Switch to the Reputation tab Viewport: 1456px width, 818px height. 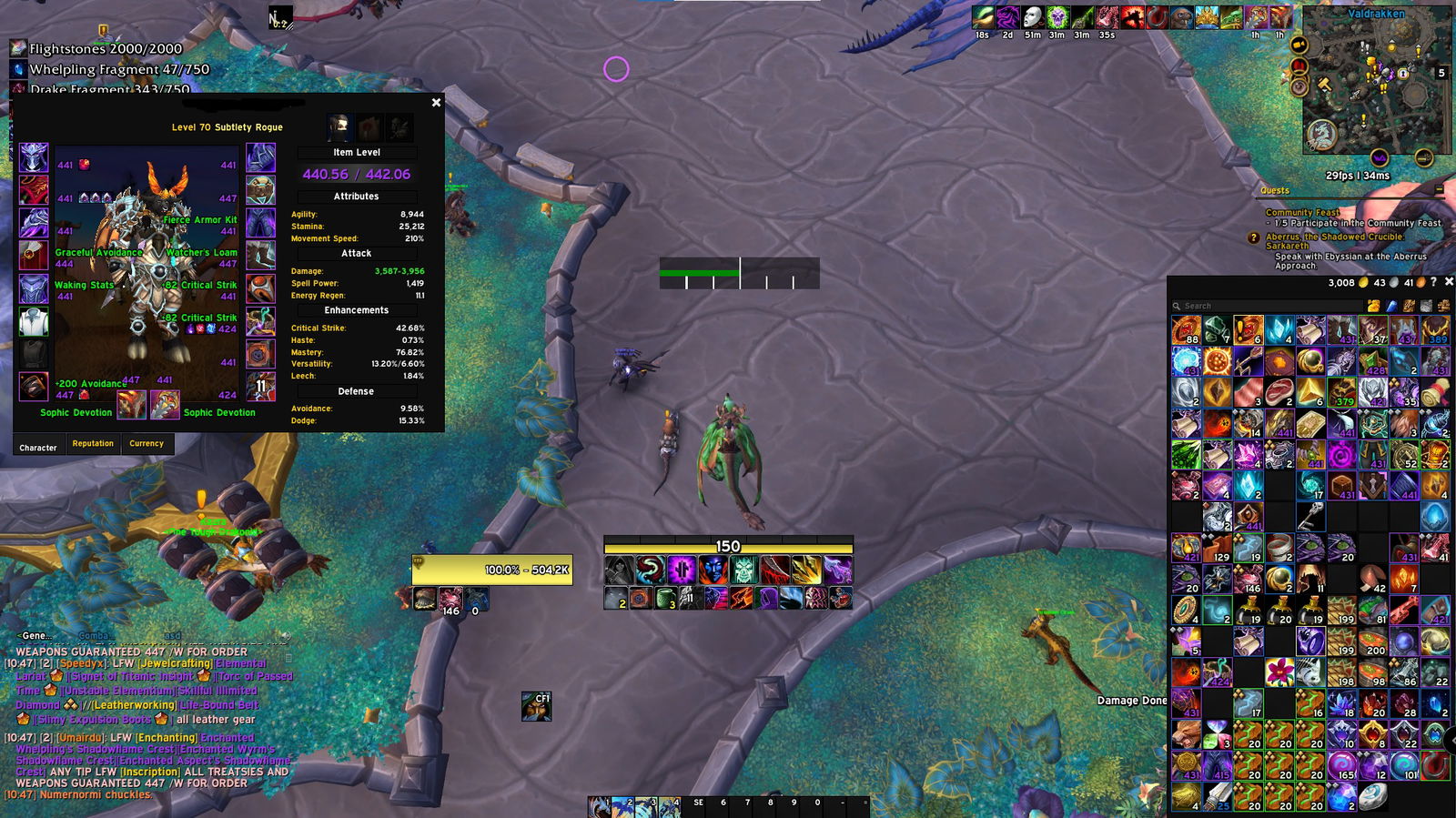click(x=93, y=444)
